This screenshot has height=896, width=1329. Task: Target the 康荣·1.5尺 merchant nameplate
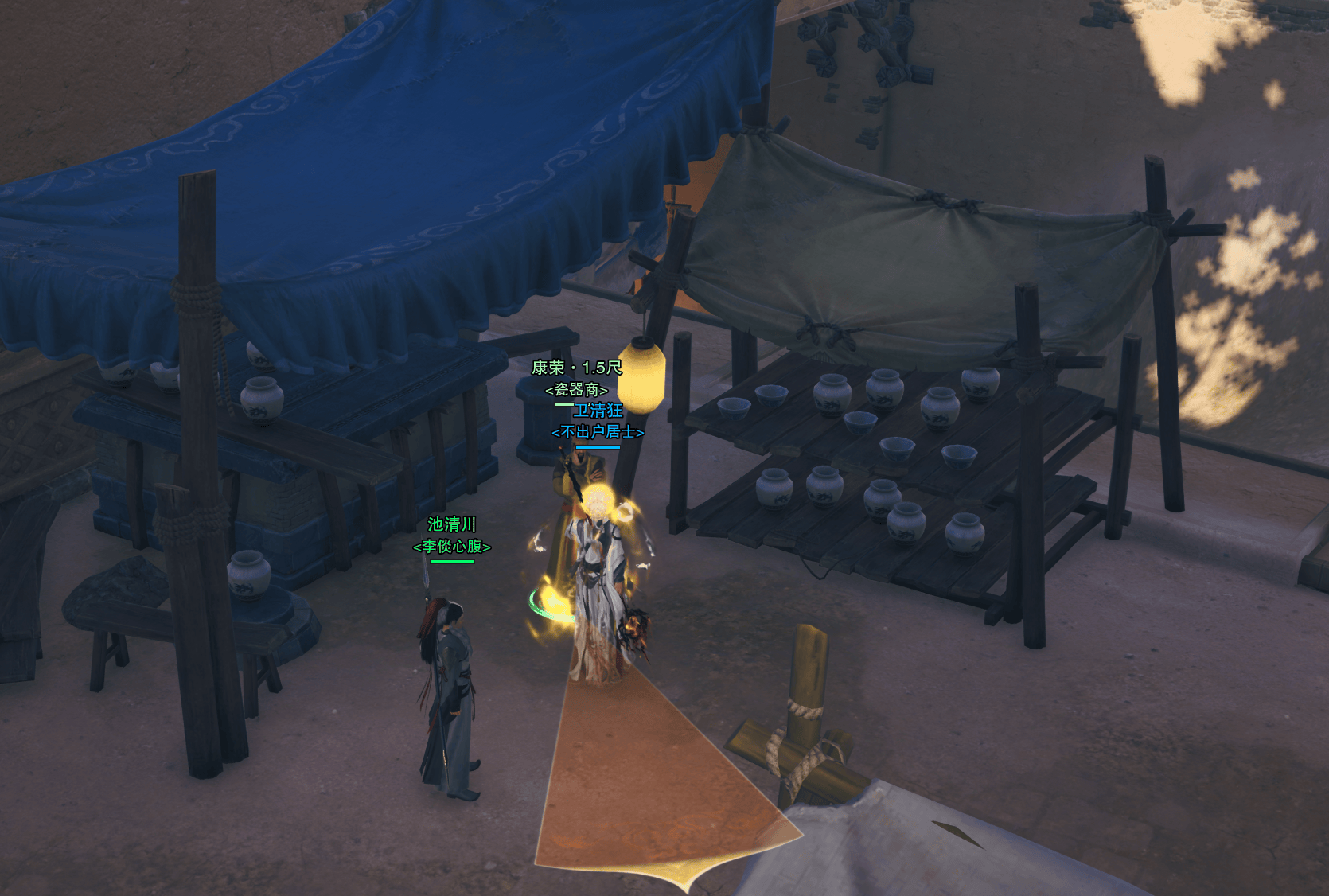[x=577, y=368]
